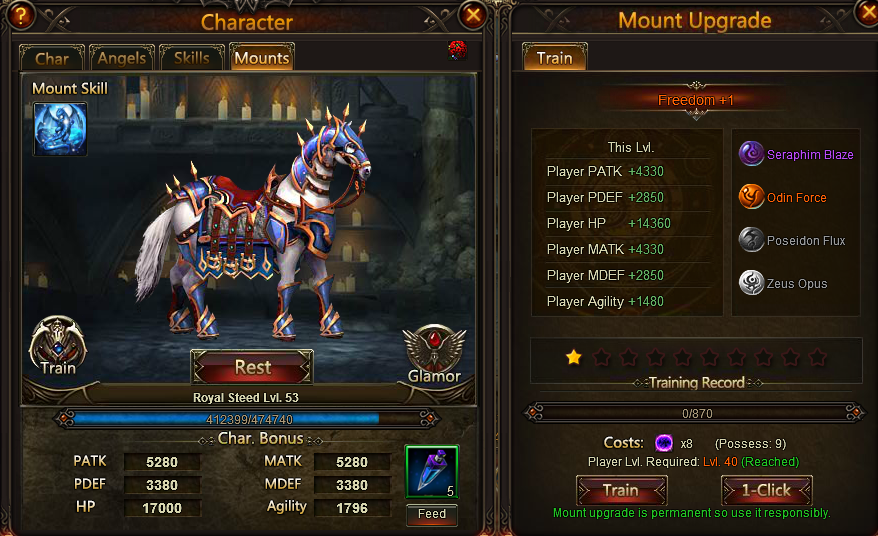Image resolution: width=878 pixels, height=536 pixels.
Task: Open the Angels tab
Action: (x=122, y=58)
